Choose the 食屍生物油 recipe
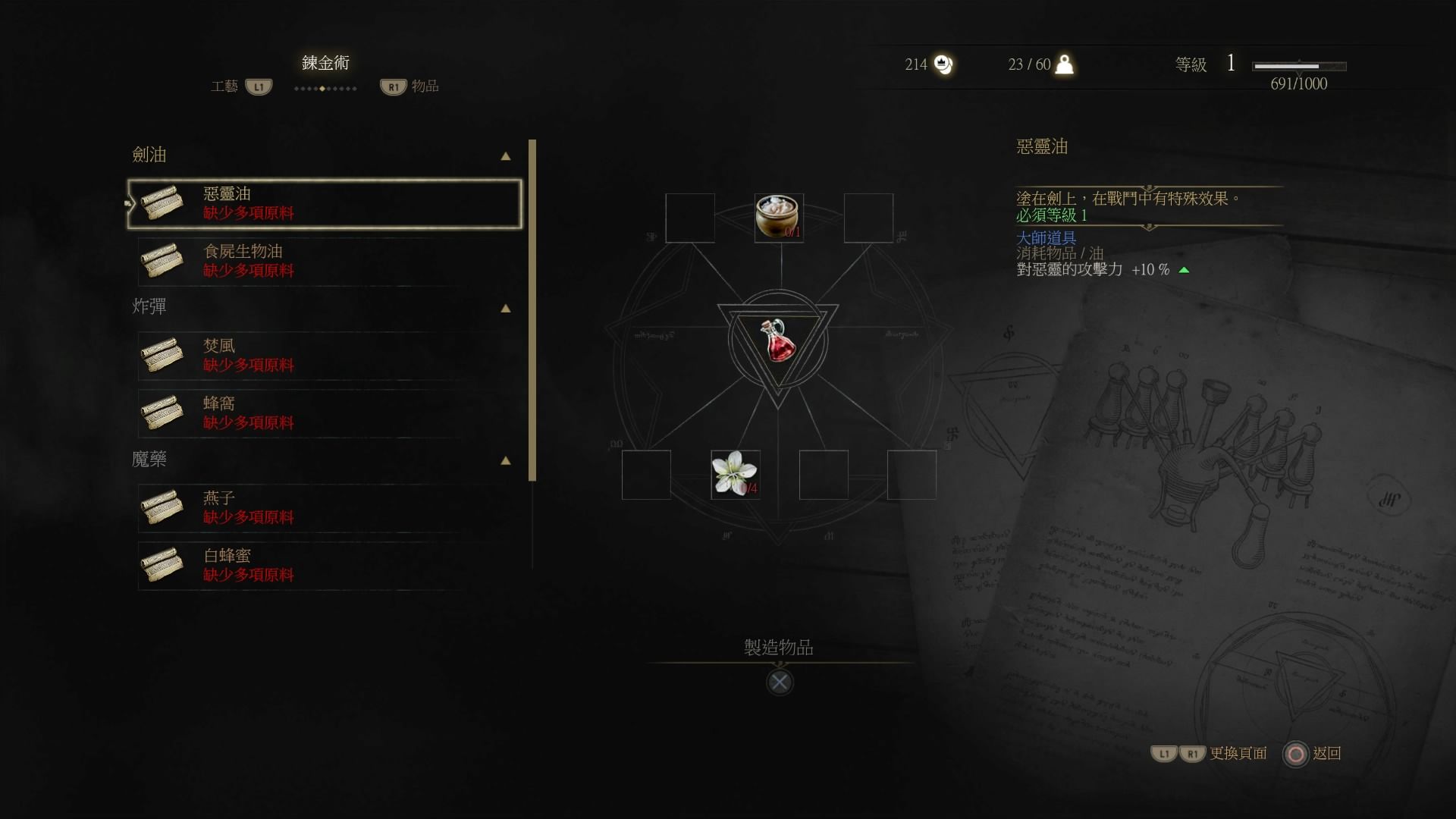Image resolution: width=1456 pixels, height=819 pixels. [325, 261]
